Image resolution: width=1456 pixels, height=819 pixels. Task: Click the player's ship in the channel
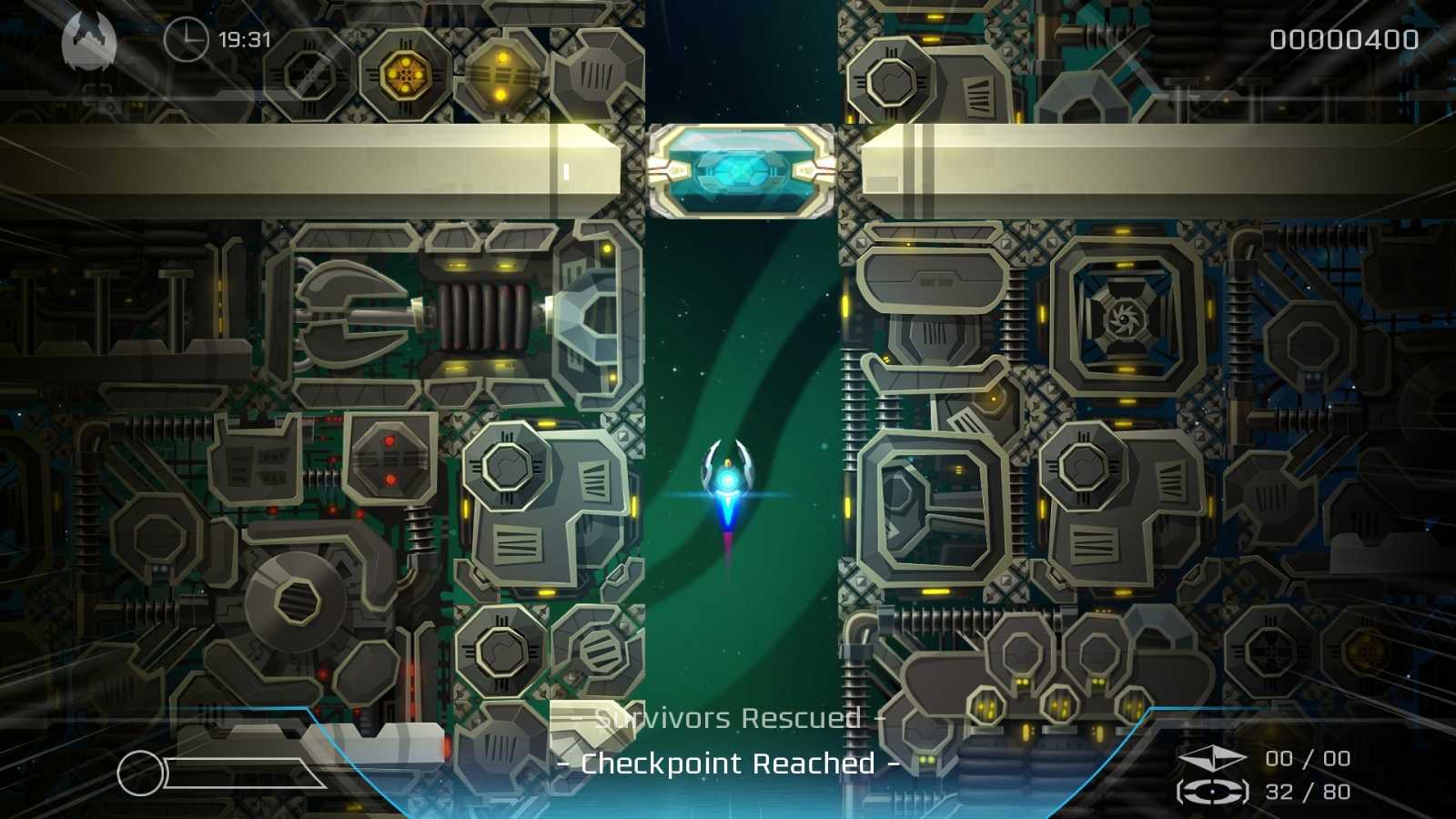coord(728,478)
